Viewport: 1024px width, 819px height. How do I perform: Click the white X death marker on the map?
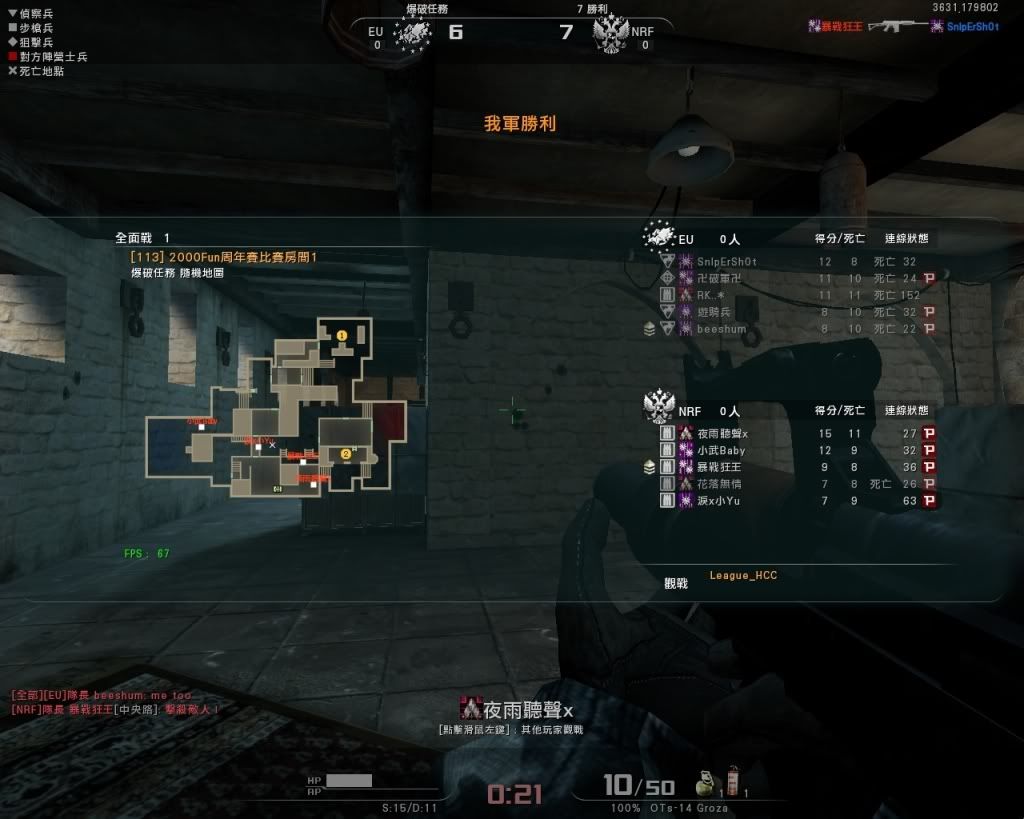tap(272, 444)
